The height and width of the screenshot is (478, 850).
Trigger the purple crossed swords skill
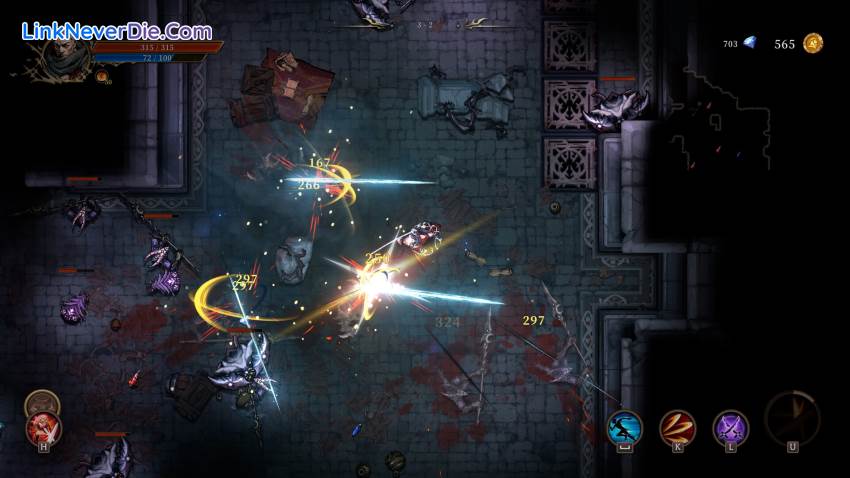coord(731,429)
